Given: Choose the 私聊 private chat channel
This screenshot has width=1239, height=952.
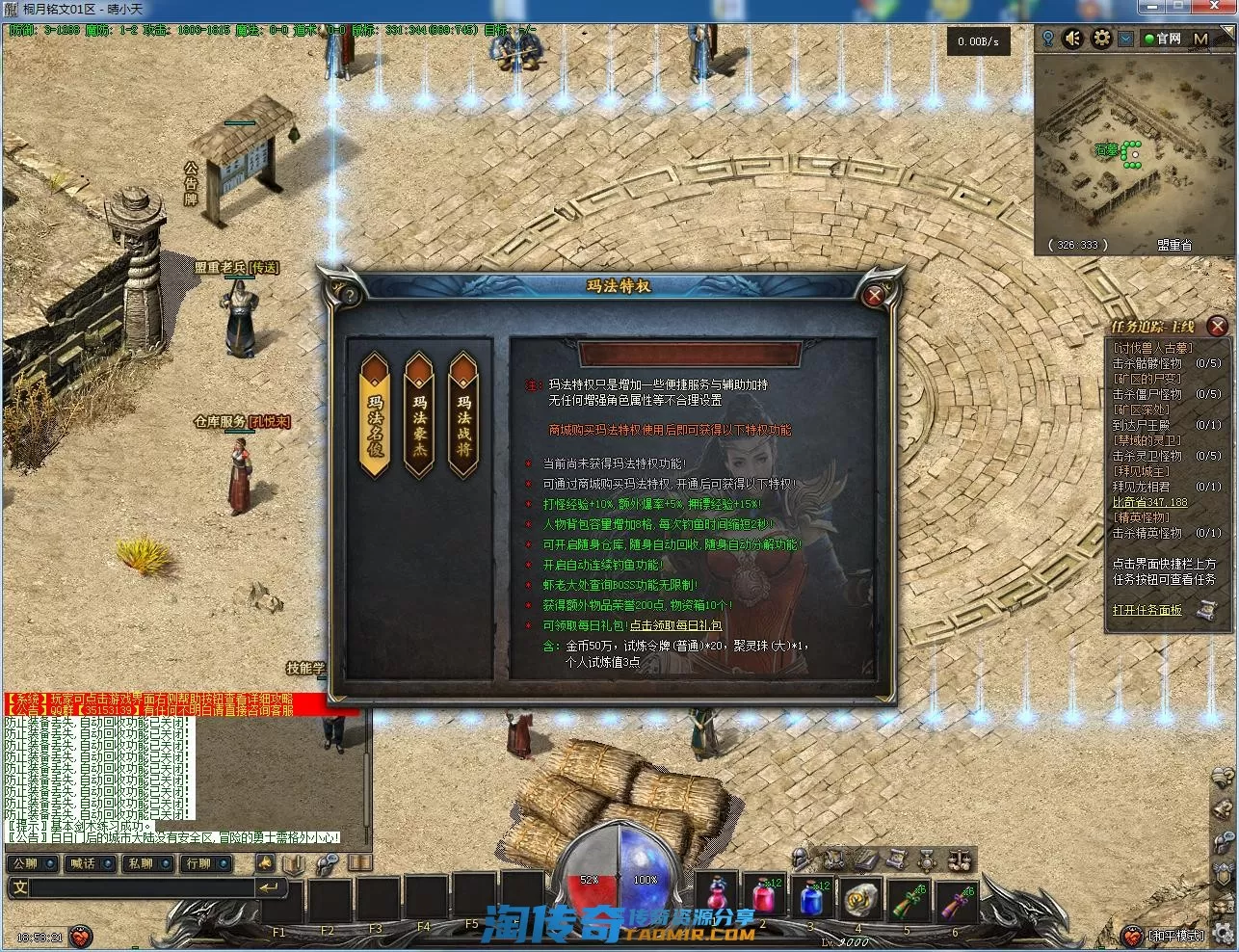Looking at the screenshot, I should (142, 863).
